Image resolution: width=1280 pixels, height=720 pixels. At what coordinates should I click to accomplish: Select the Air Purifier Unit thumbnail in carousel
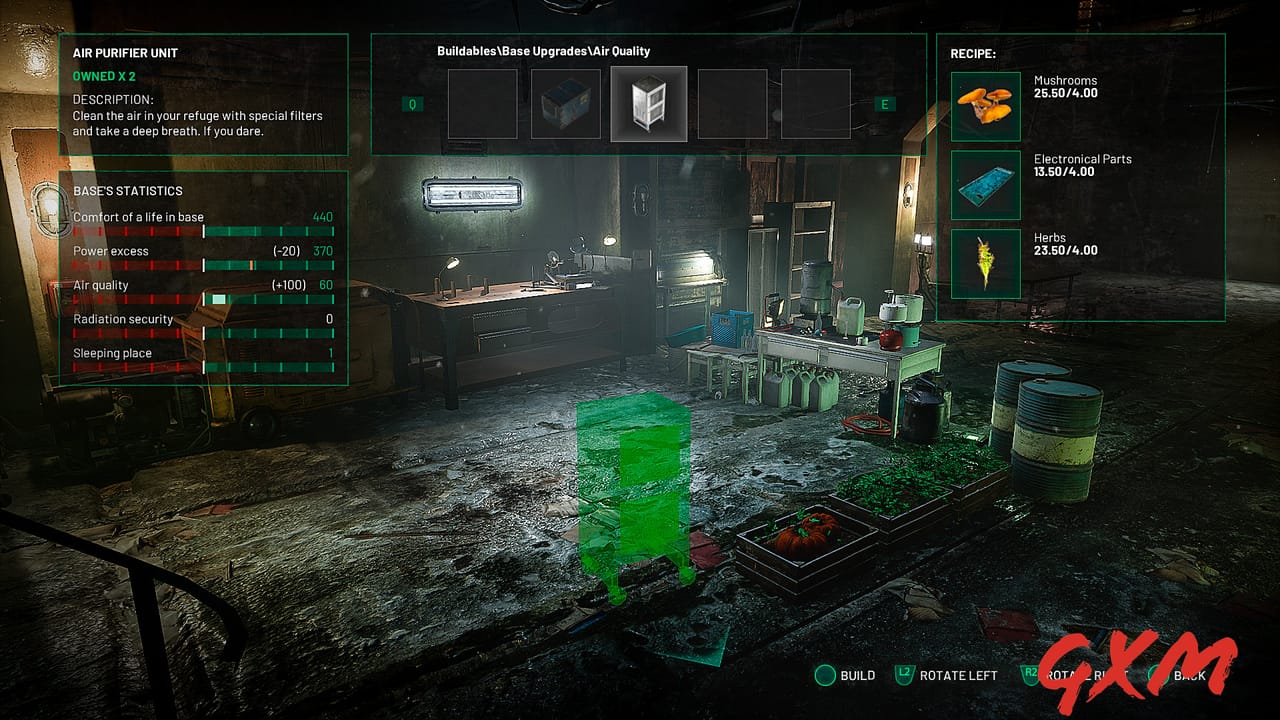coord(648,103)
